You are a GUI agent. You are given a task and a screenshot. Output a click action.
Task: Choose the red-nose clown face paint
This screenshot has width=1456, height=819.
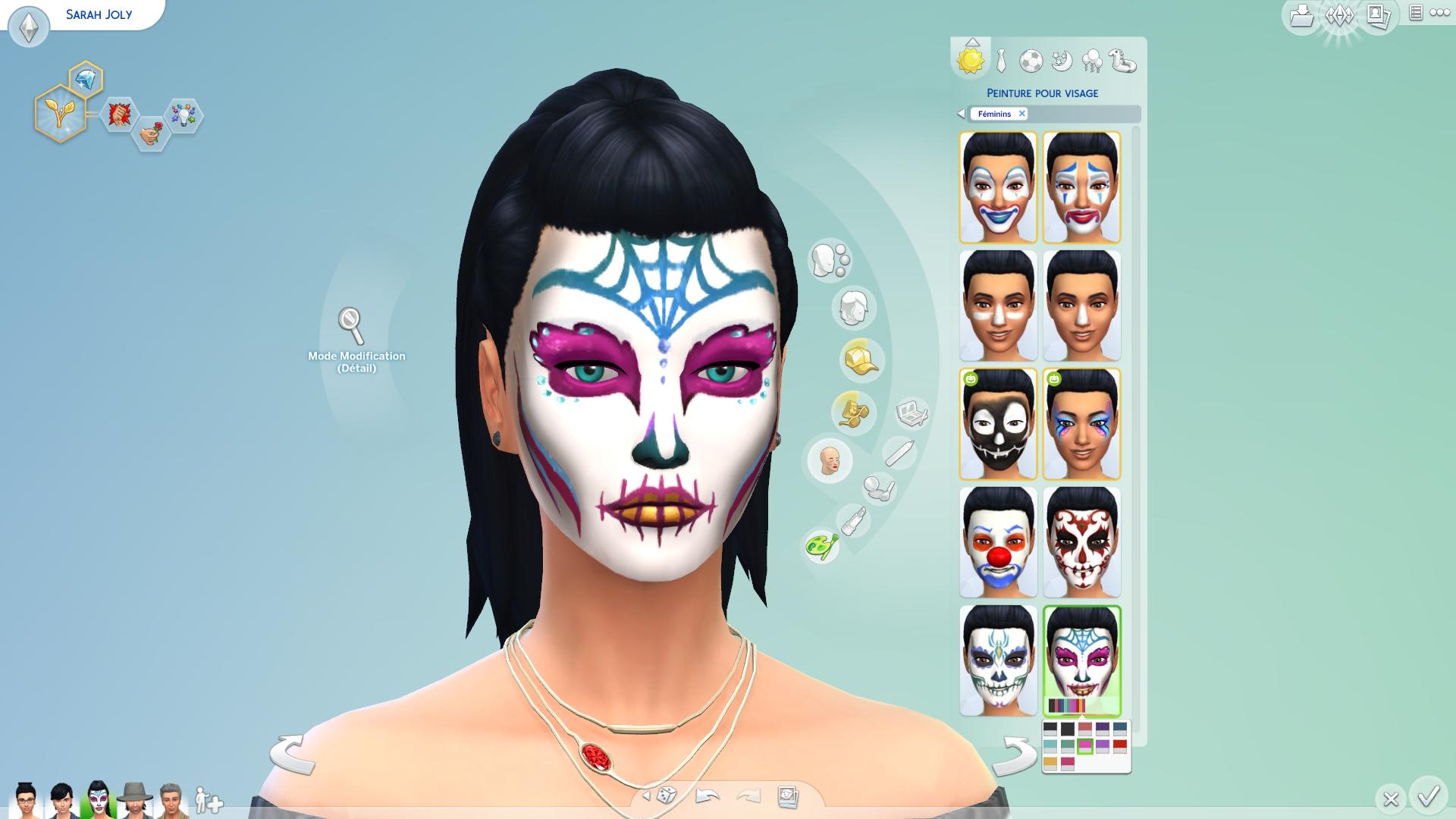(998, 541)
